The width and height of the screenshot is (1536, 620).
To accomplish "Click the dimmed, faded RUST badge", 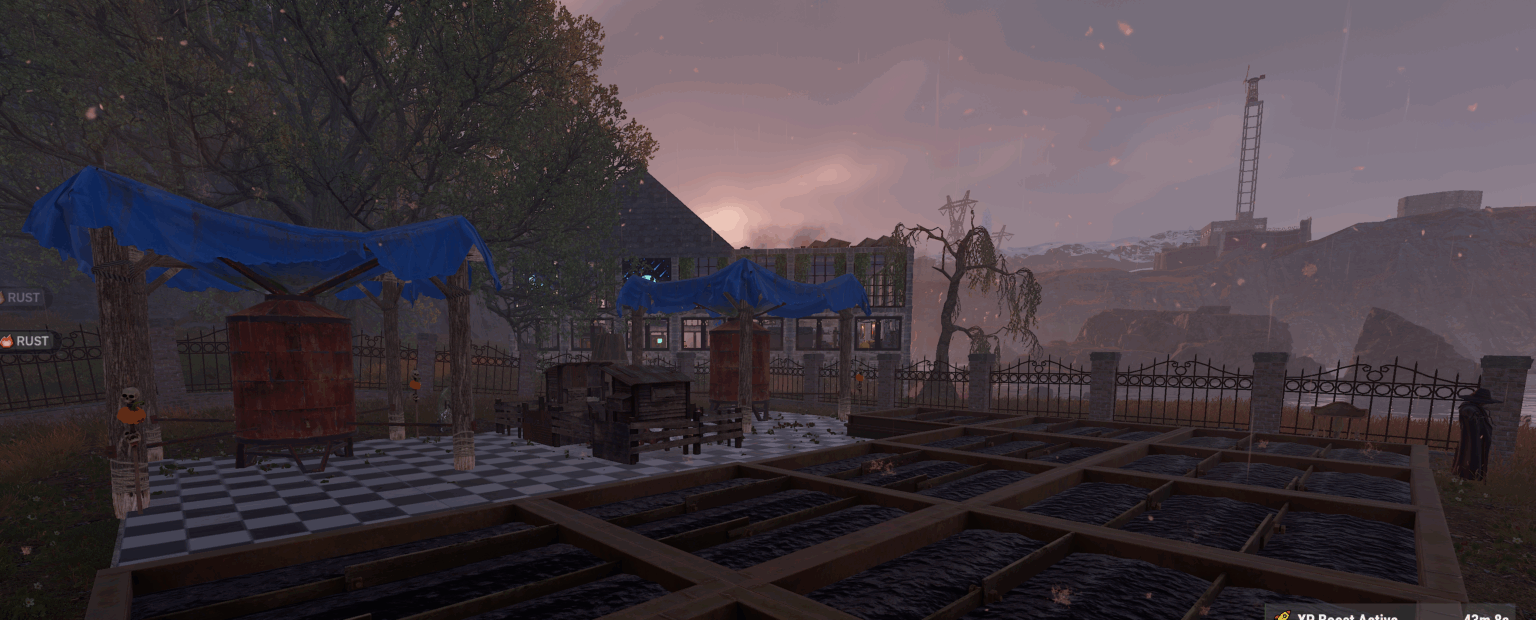I will (25, 298).
